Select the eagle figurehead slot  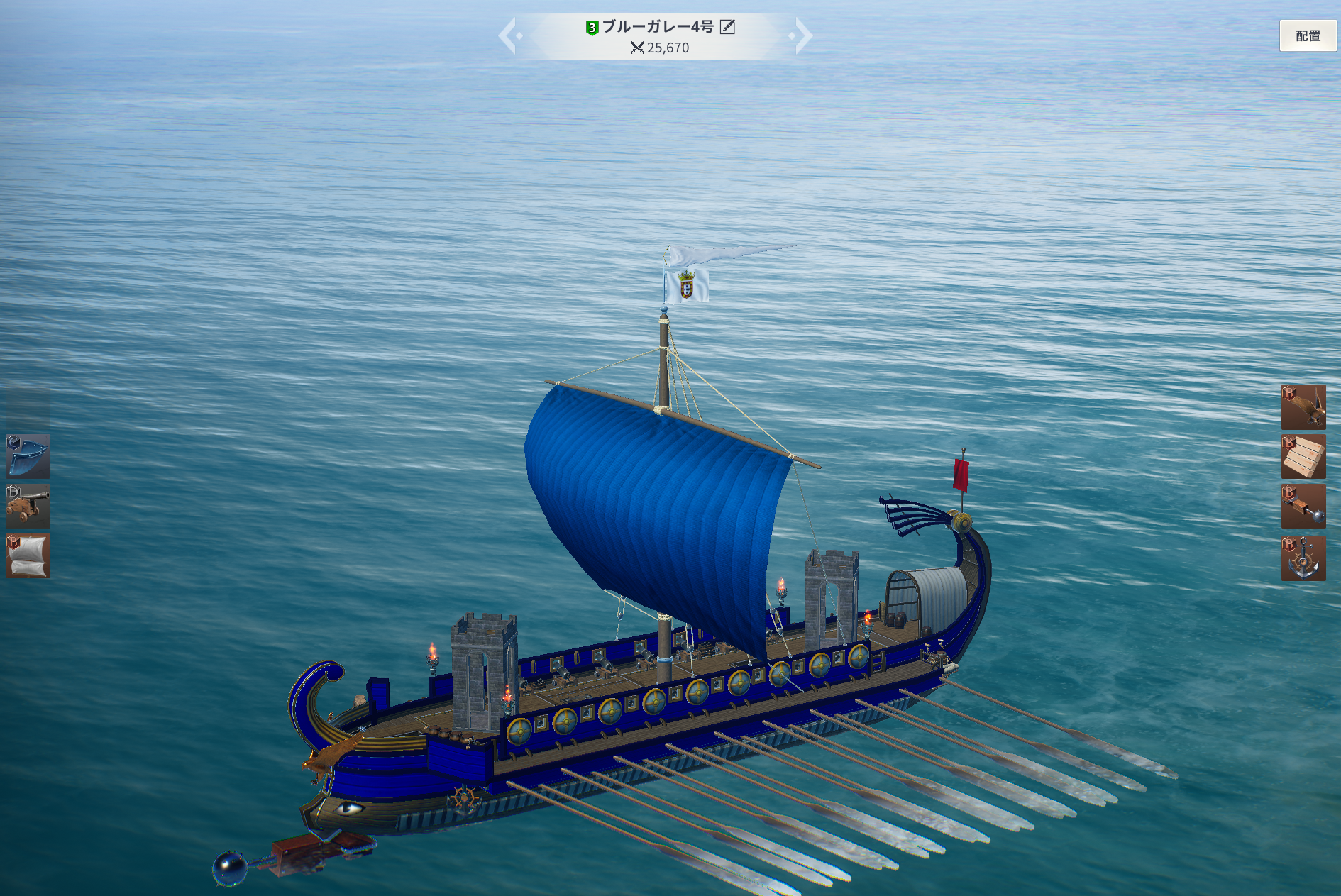click(1303, 407)
